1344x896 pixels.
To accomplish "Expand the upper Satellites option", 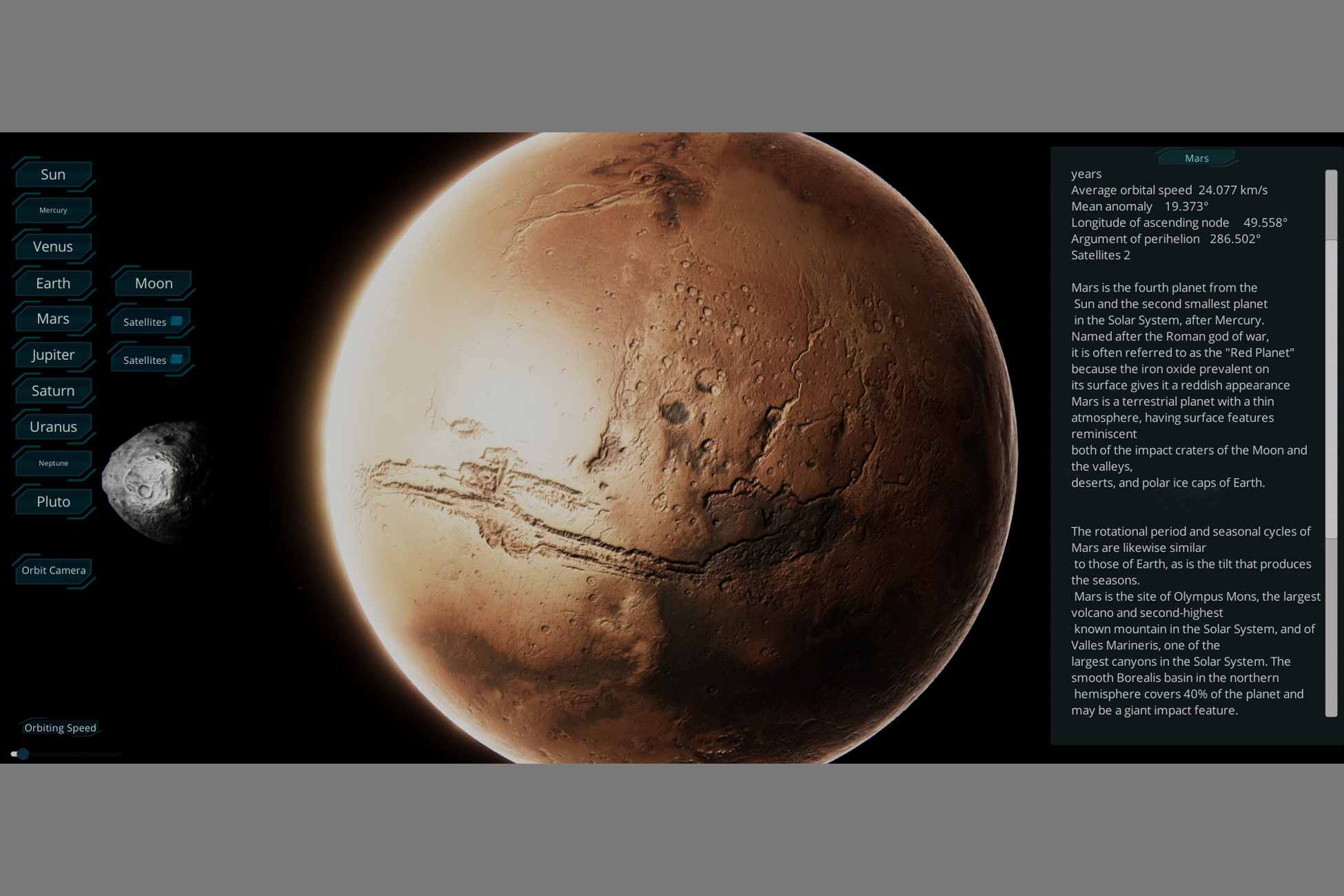I will (x=144, y=321).
